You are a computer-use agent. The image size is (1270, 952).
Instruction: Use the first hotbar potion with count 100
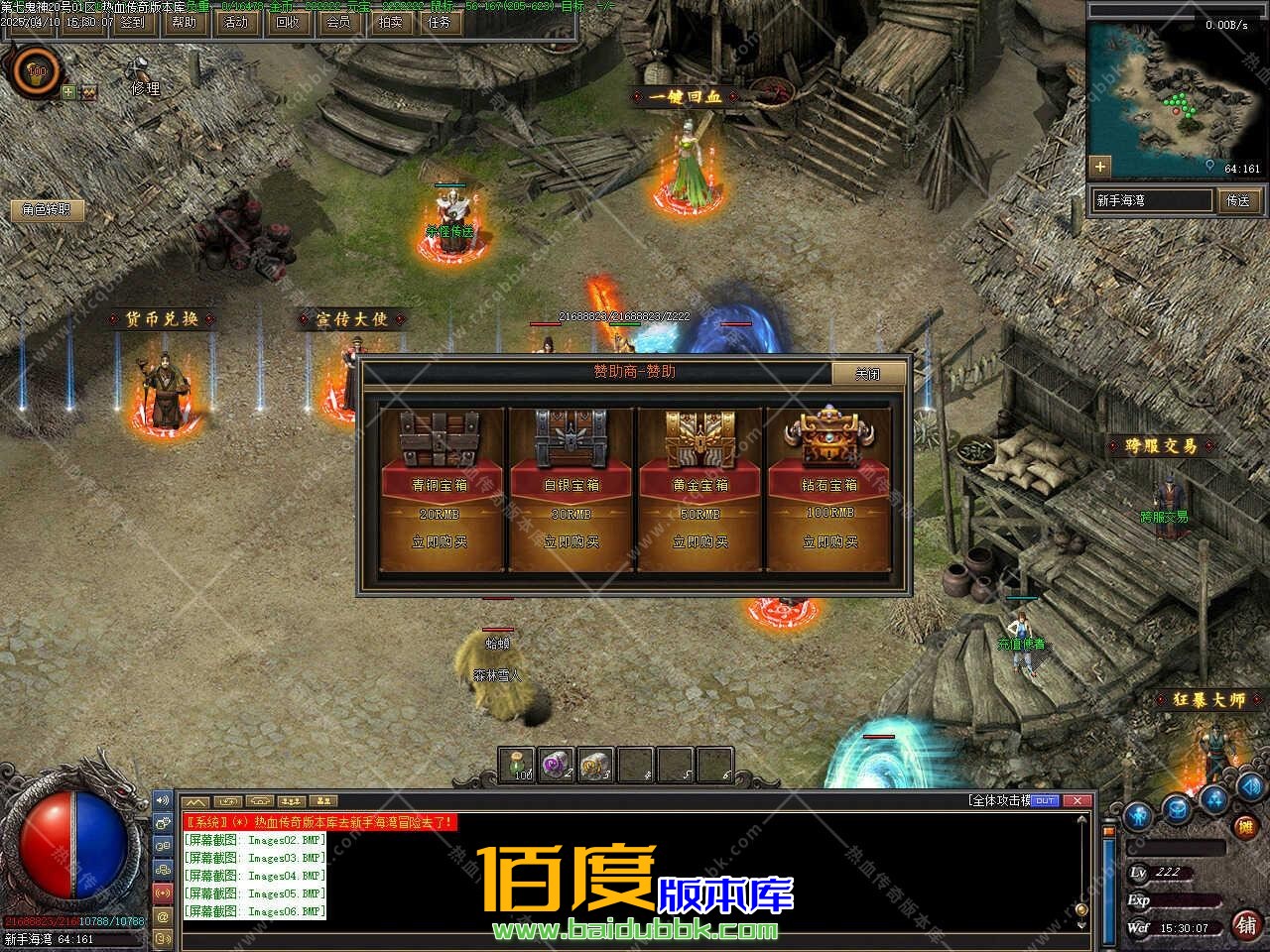pos(517,764)
